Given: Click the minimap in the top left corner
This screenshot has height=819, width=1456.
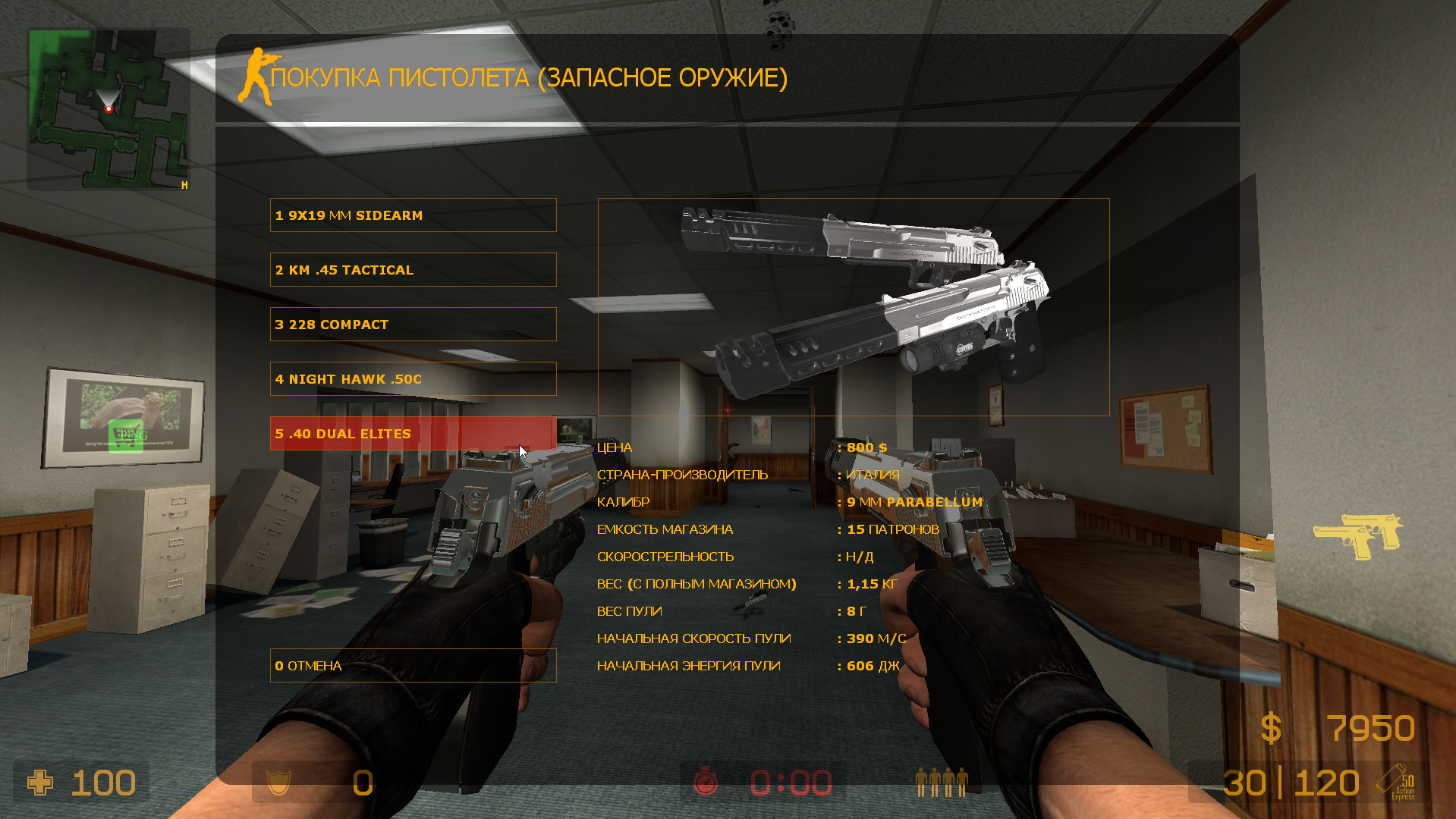Looking at the screenshot, I should [108, 108].
